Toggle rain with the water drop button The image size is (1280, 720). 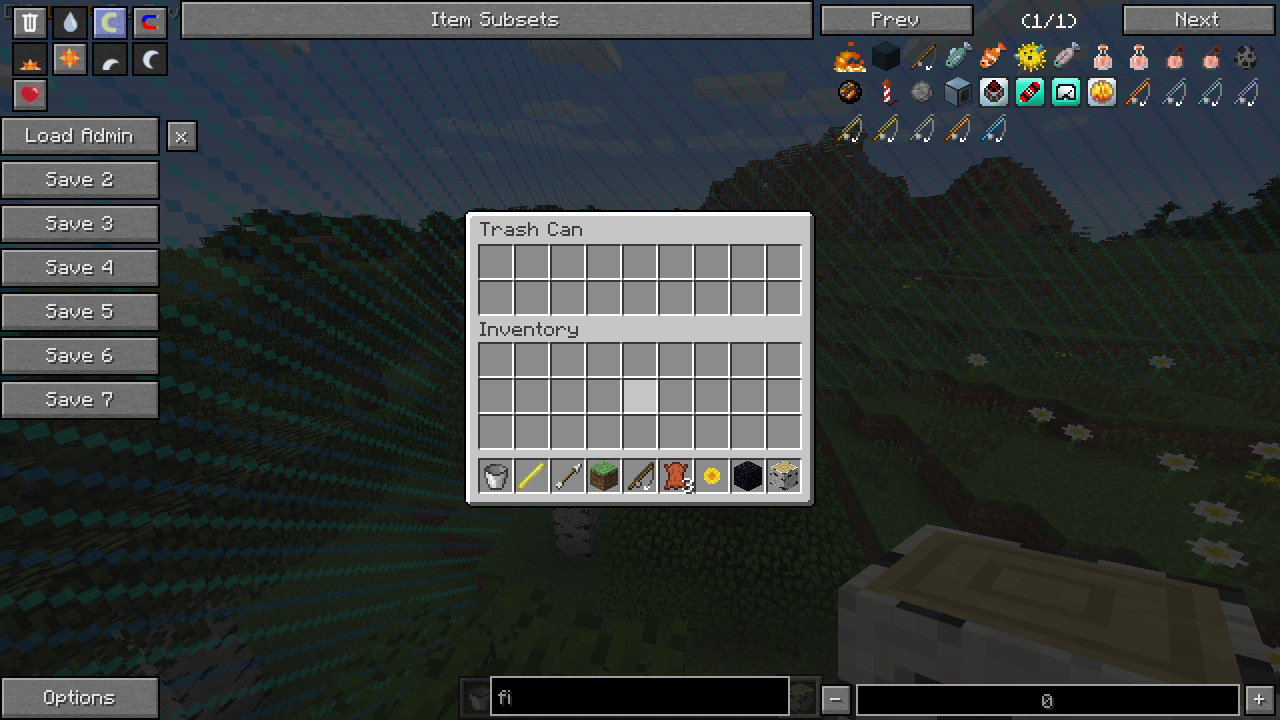(70, 23)
